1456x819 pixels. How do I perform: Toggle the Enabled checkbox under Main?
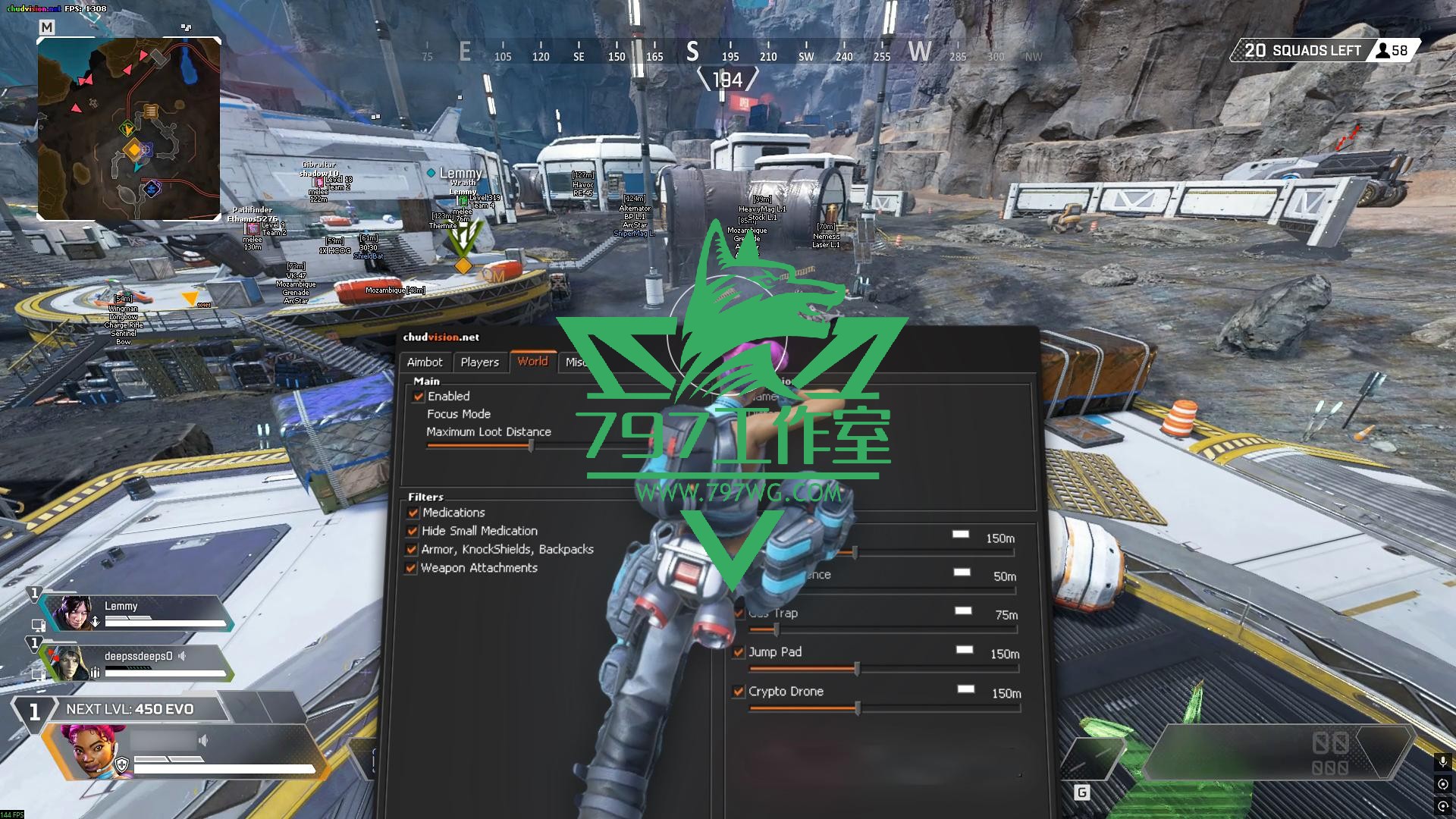coord(419,397)
